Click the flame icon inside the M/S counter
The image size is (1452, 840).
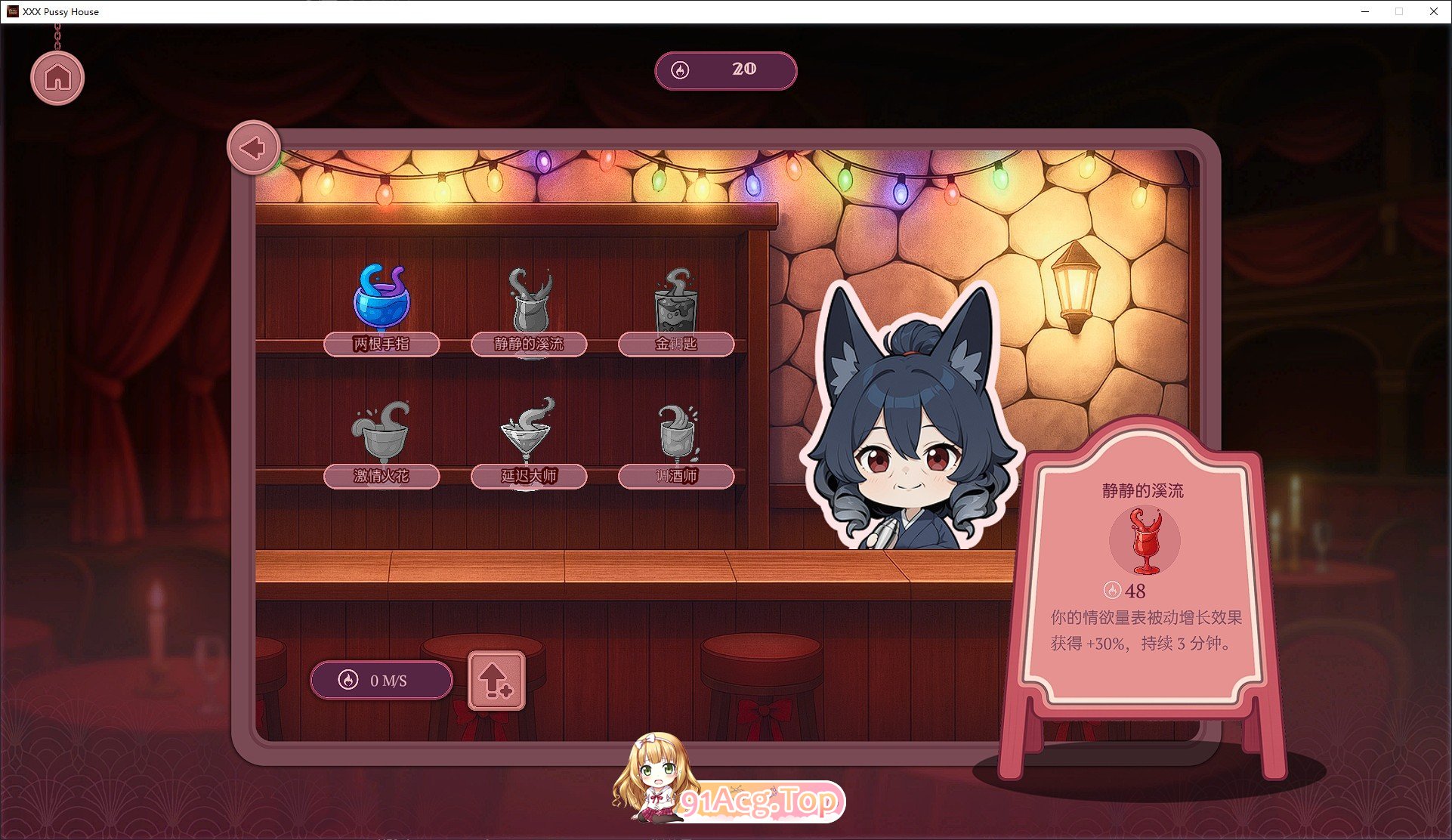[x=347, y=680]
